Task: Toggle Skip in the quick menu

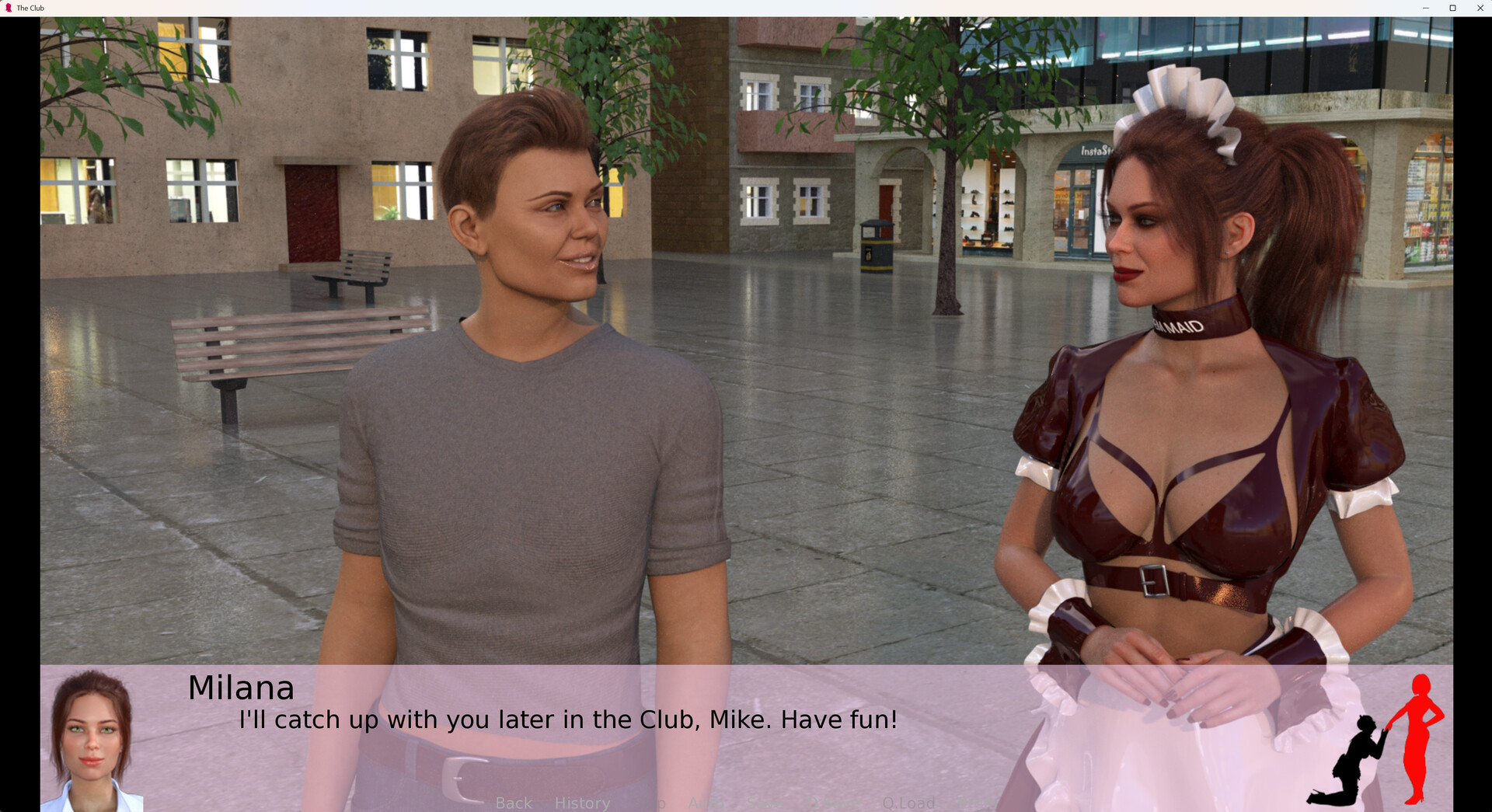Action: [649, 803]
